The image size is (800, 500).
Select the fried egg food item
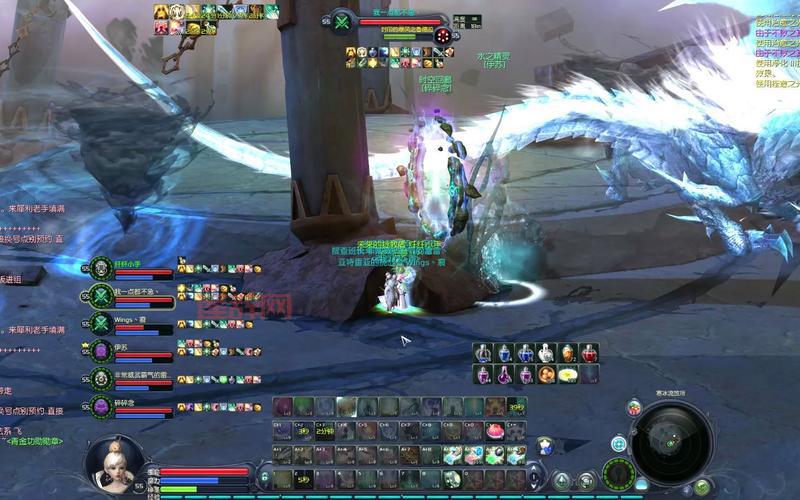click(568, 375)
